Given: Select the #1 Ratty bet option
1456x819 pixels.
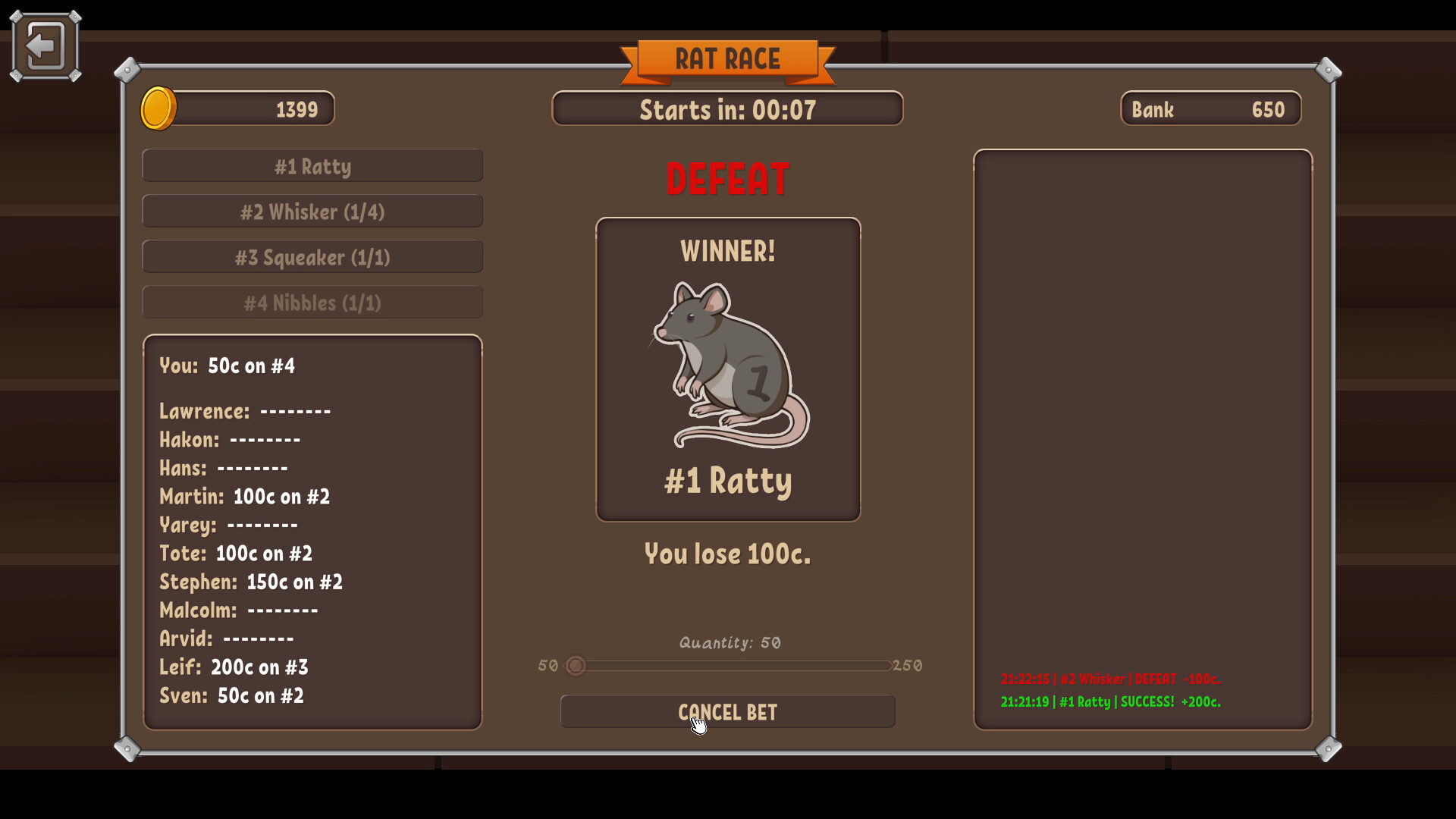Looking at the screenshot, I should [x=312, y=165].
